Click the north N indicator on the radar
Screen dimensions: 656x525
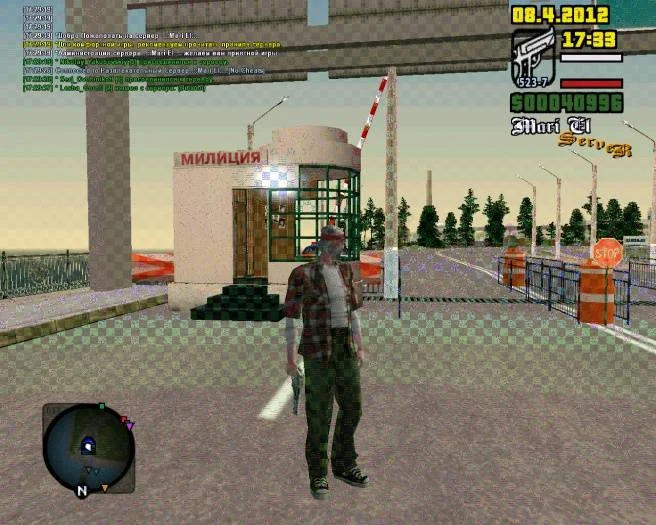(82, 491)
